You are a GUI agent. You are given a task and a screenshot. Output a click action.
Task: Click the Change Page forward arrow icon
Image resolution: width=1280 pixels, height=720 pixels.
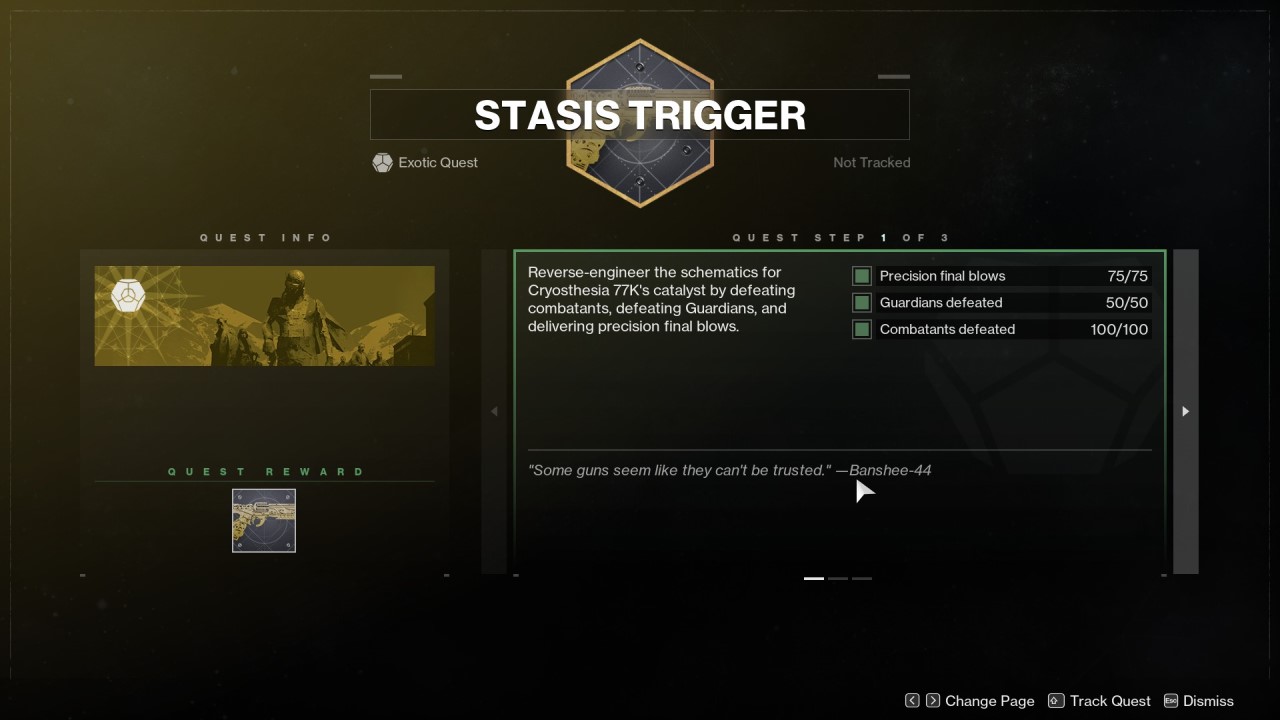point(931,701)
